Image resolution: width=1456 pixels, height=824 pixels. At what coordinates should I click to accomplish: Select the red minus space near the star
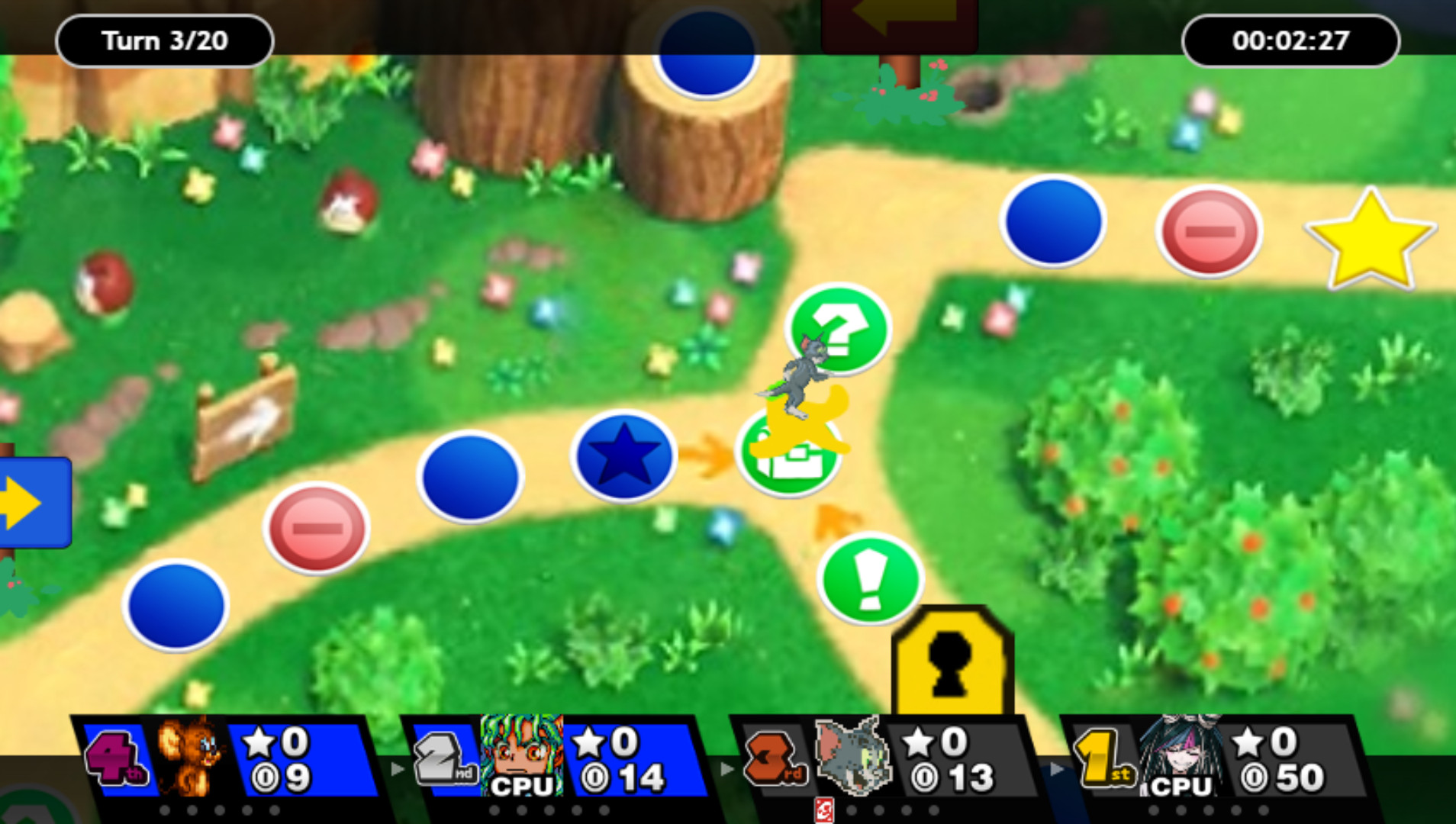[x=1208, y=230]
